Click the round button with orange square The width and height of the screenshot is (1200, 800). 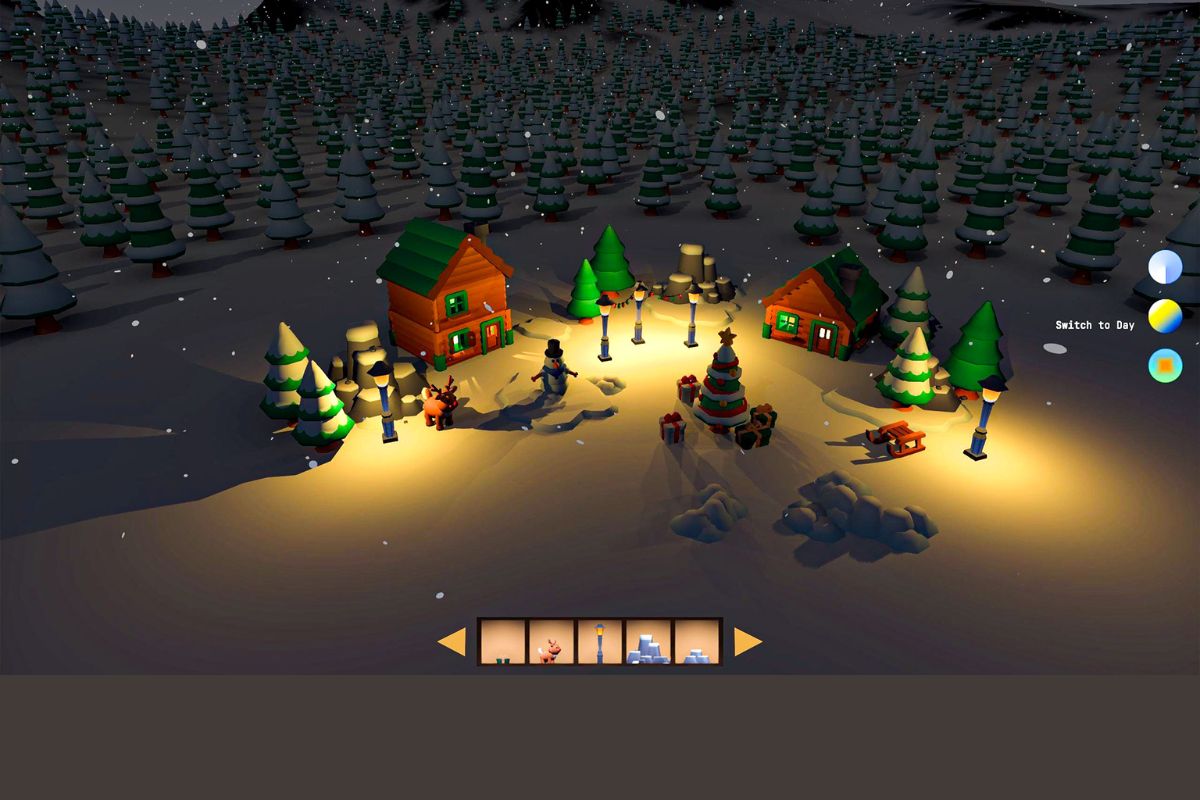coord(1165,365)
